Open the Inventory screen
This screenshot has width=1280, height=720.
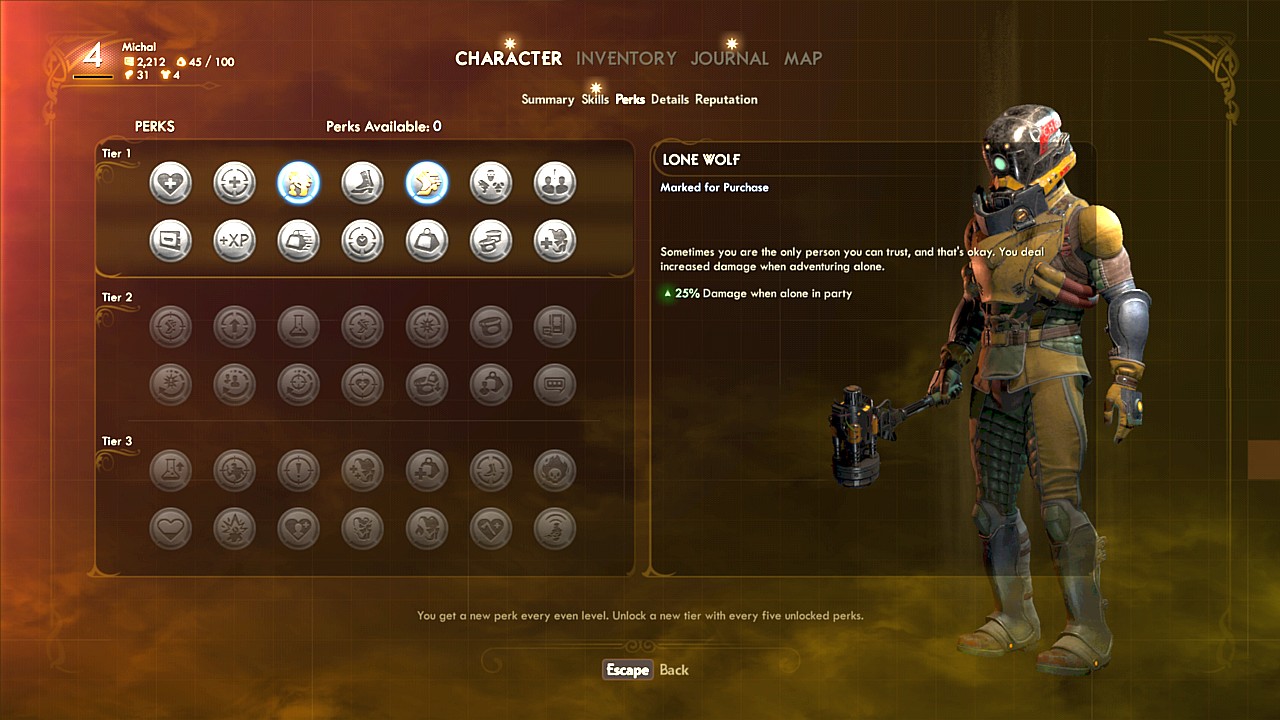626,58
